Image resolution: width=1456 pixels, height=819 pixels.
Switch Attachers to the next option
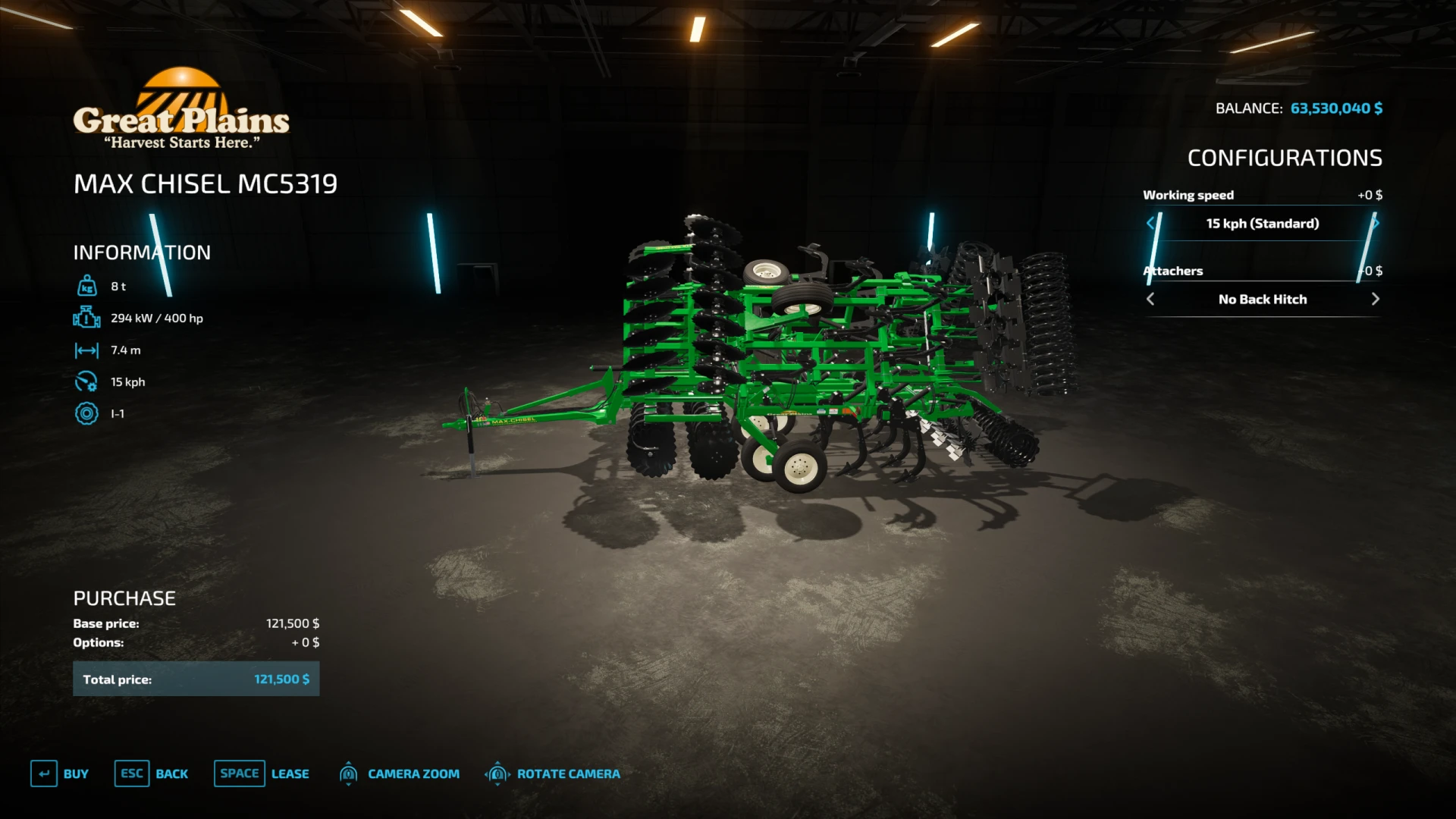(x=1375, y=300)
